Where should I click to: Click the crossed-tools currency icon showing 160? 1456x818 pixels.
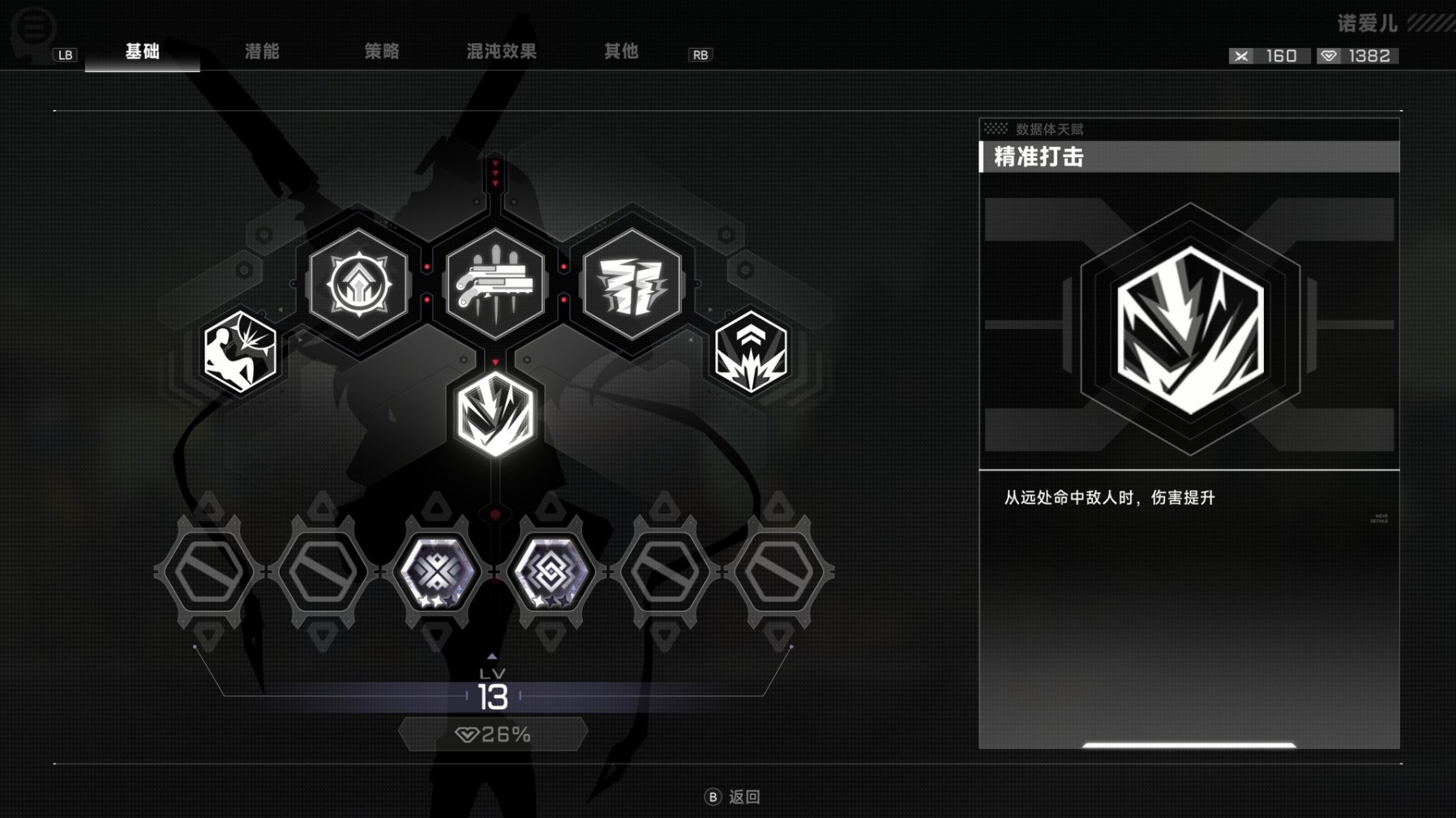(1240, 55)
